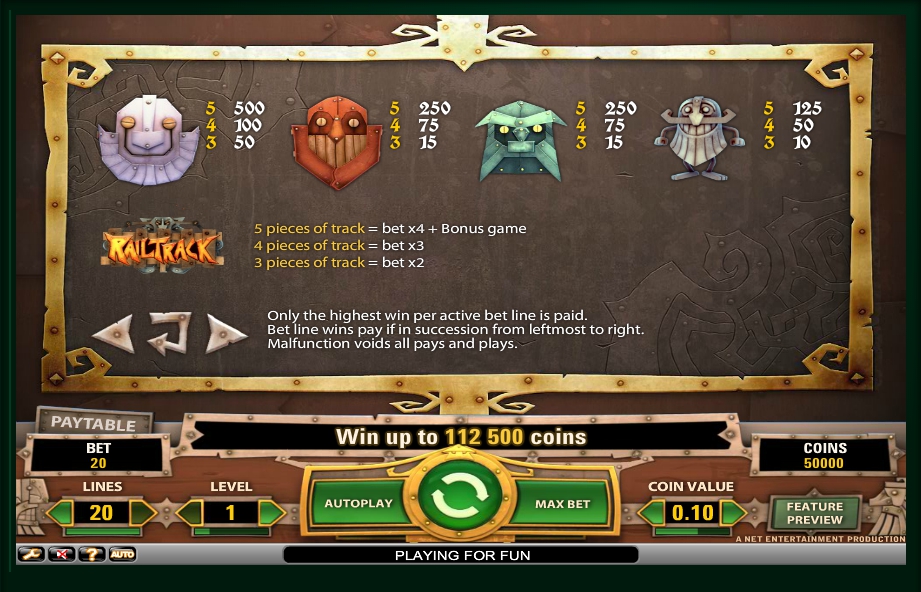Screen dimensions: 921x592
Task: Toggle sound with the crossed-out speaker icon
Action: click(60, 553)
